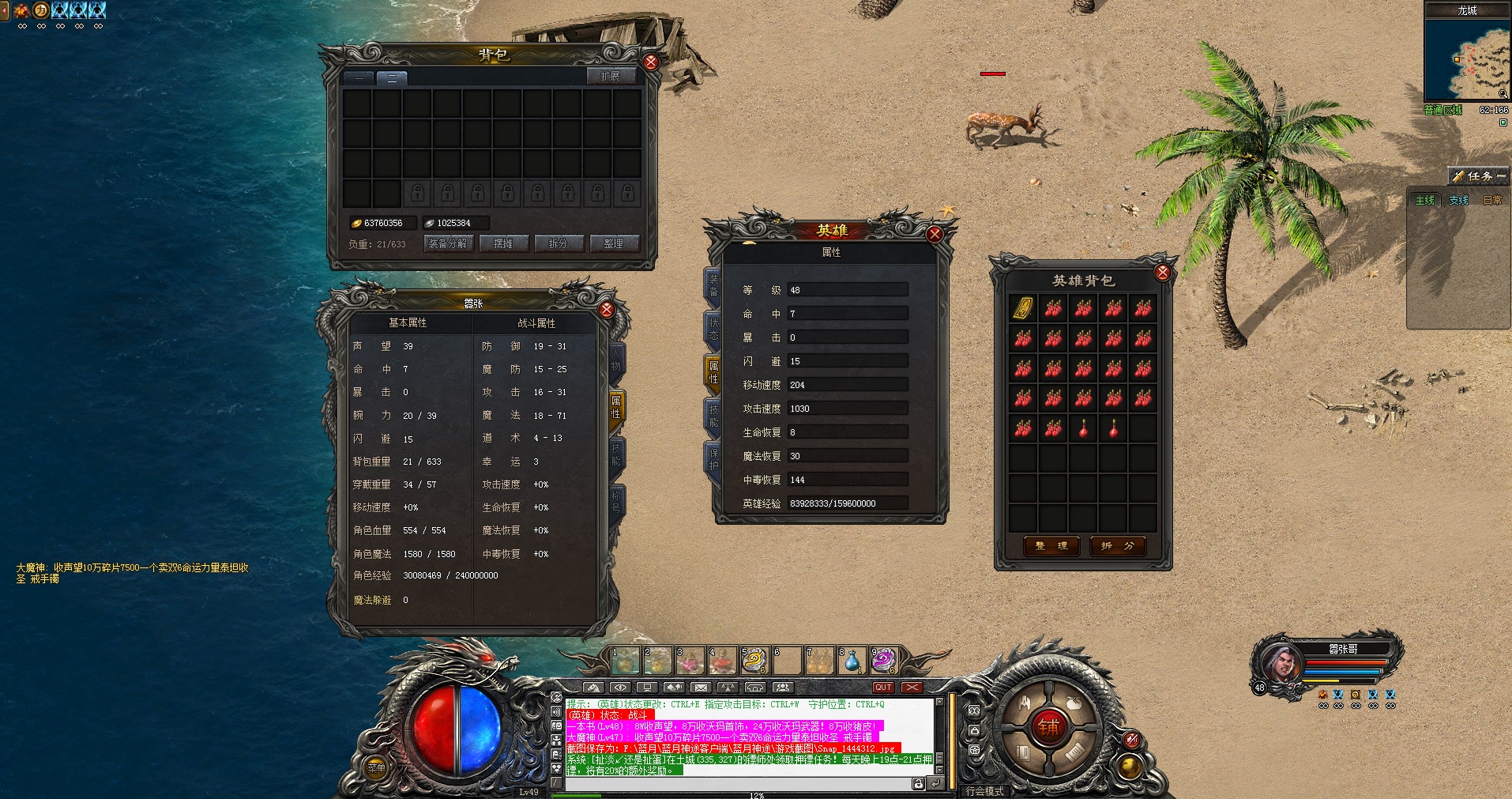Open the hero 保护 protection tab
Screen dimensions: 1512x799
(x=713, y=460)
